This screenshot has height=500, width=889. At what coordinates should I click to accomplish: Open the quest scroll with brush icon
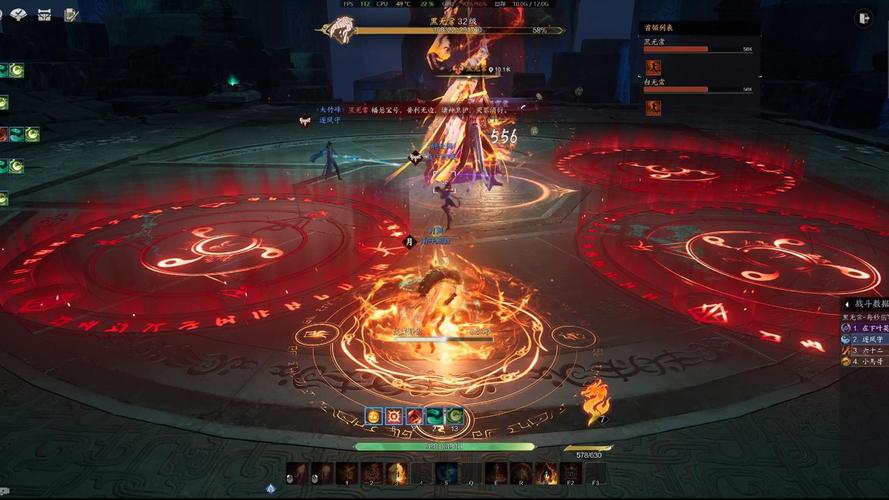point(71,14)
